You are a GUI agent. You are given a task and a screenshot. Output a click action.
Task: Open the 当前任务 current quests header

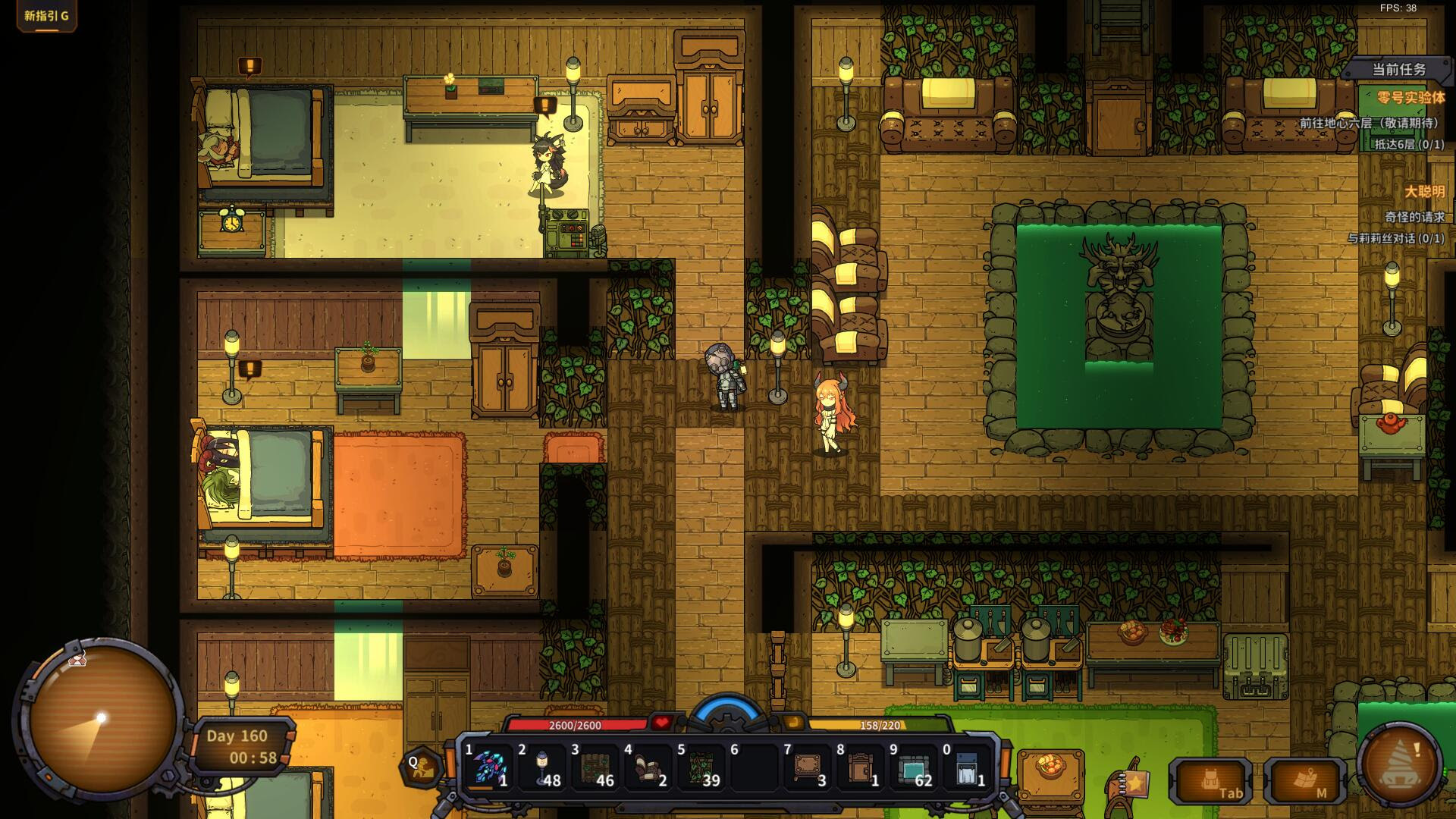1398,70
